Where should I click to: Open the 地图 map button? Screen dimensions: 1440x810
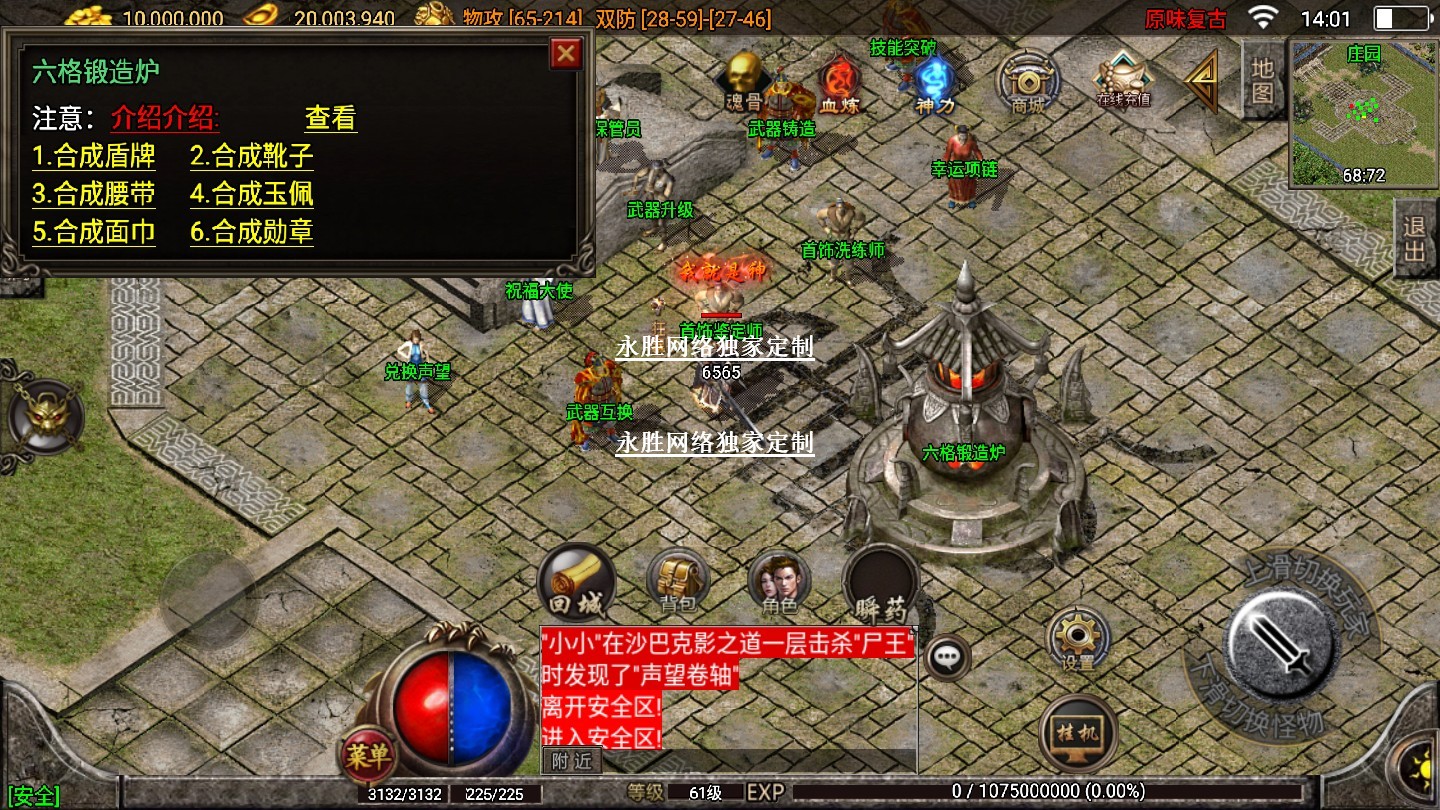[1263, 81]
